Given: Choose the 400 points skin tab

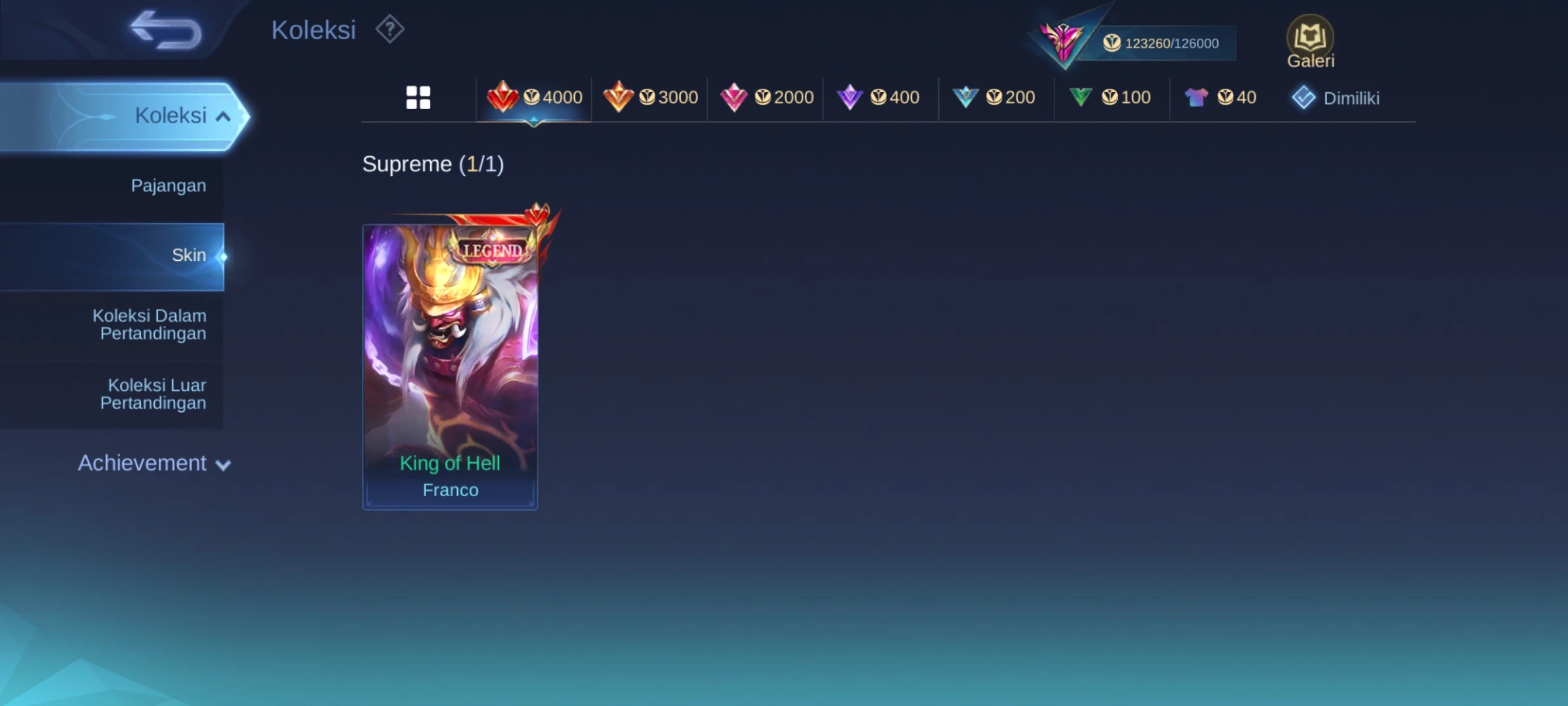Looking at the screenshot, I should (879, 98).
